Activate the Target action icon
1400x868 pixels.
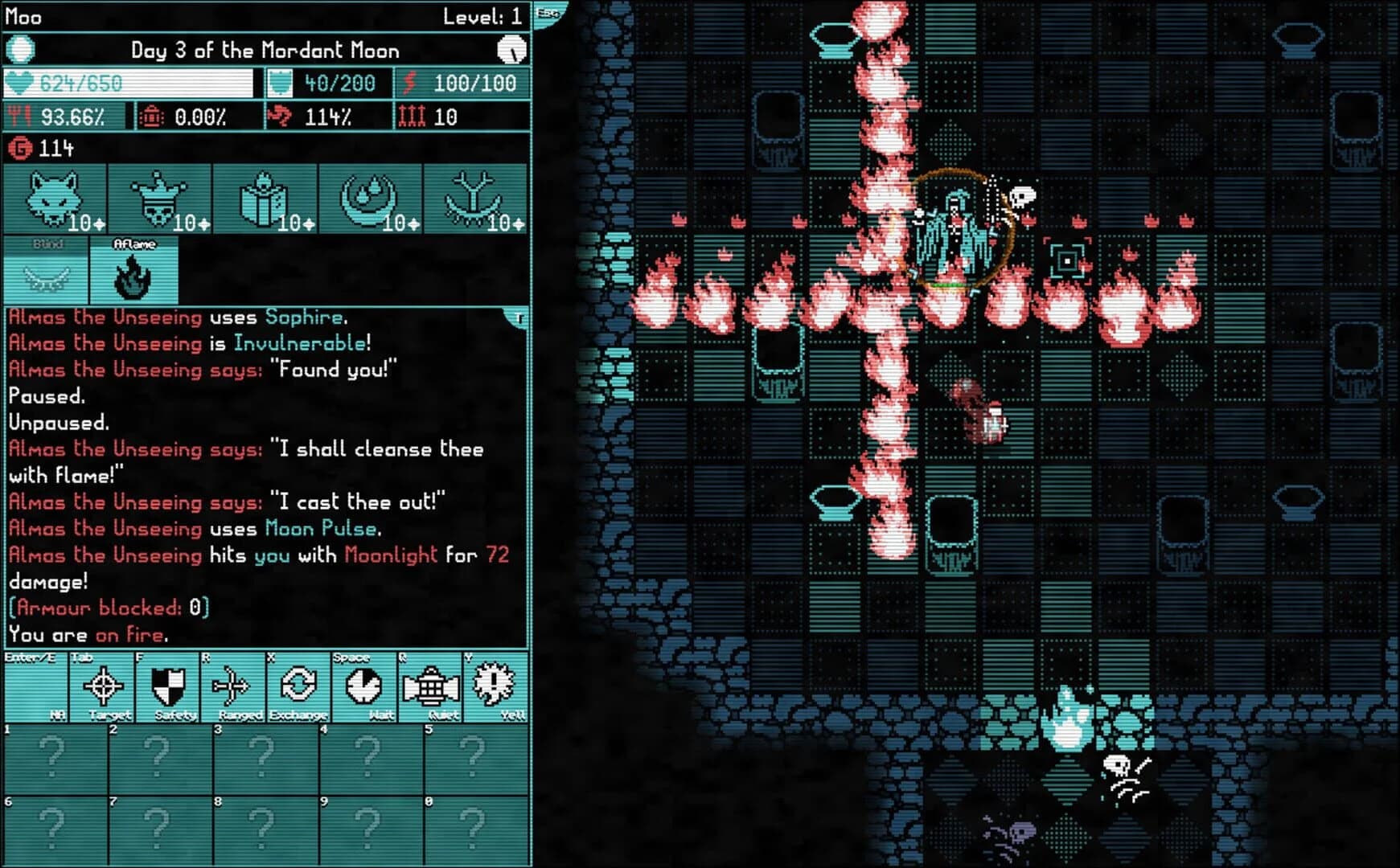click(x=101, y=686)
